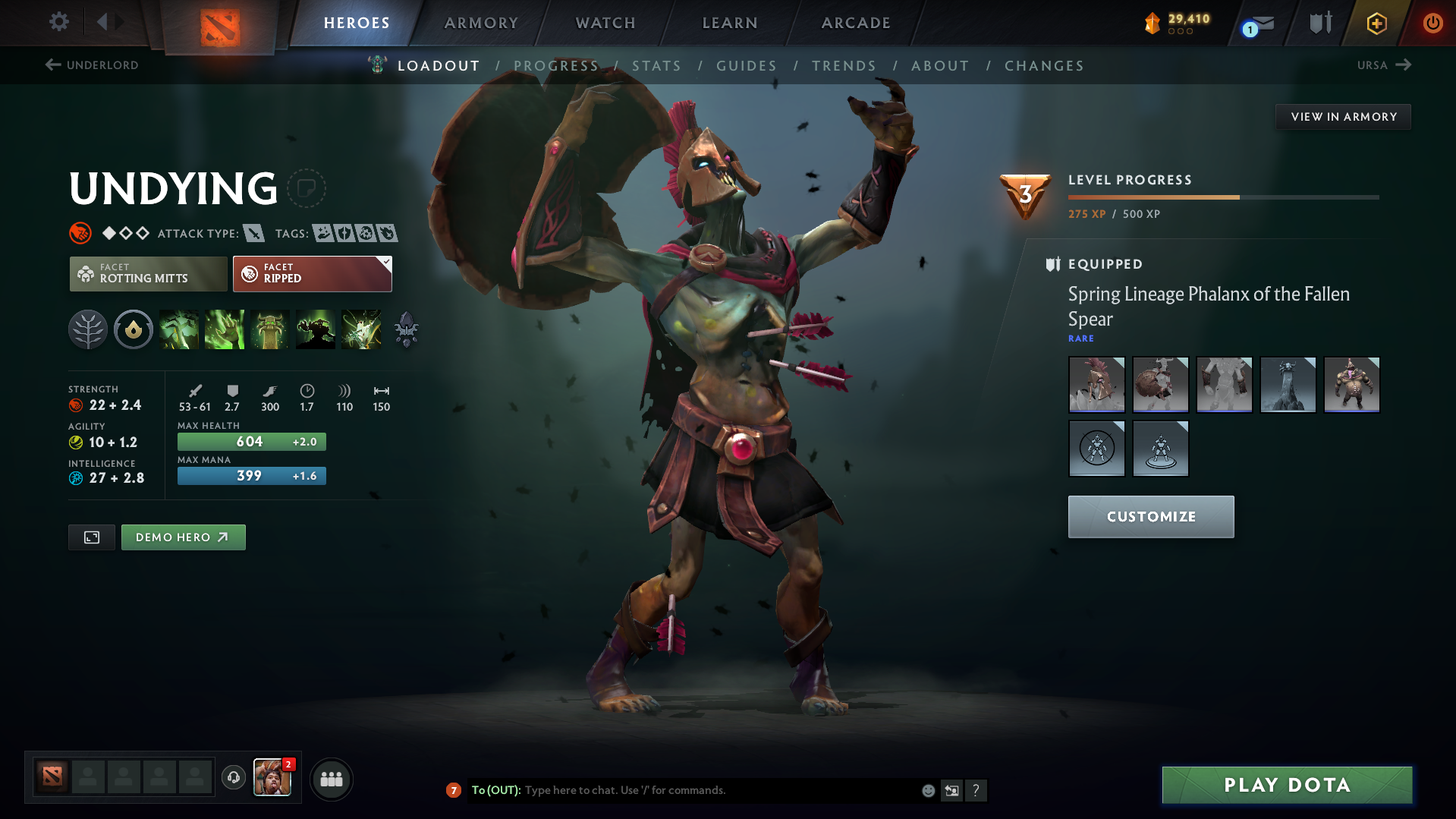Viewport: 1456px width, 819px height.
Task: Open the facet dropdown on the Ripped facet
Action: (387, 262)
